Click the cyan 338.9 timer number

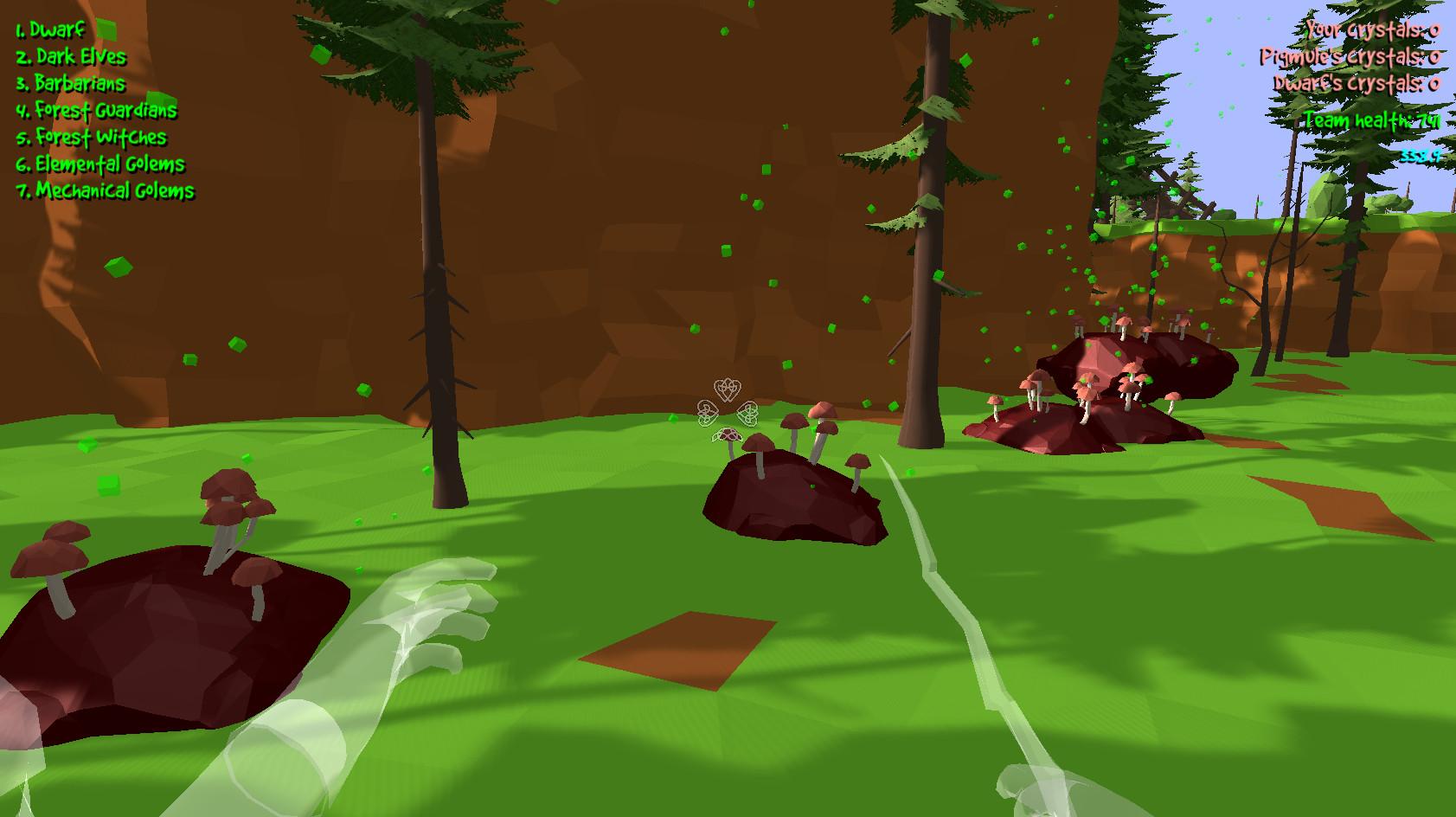tap(1420, 156)
